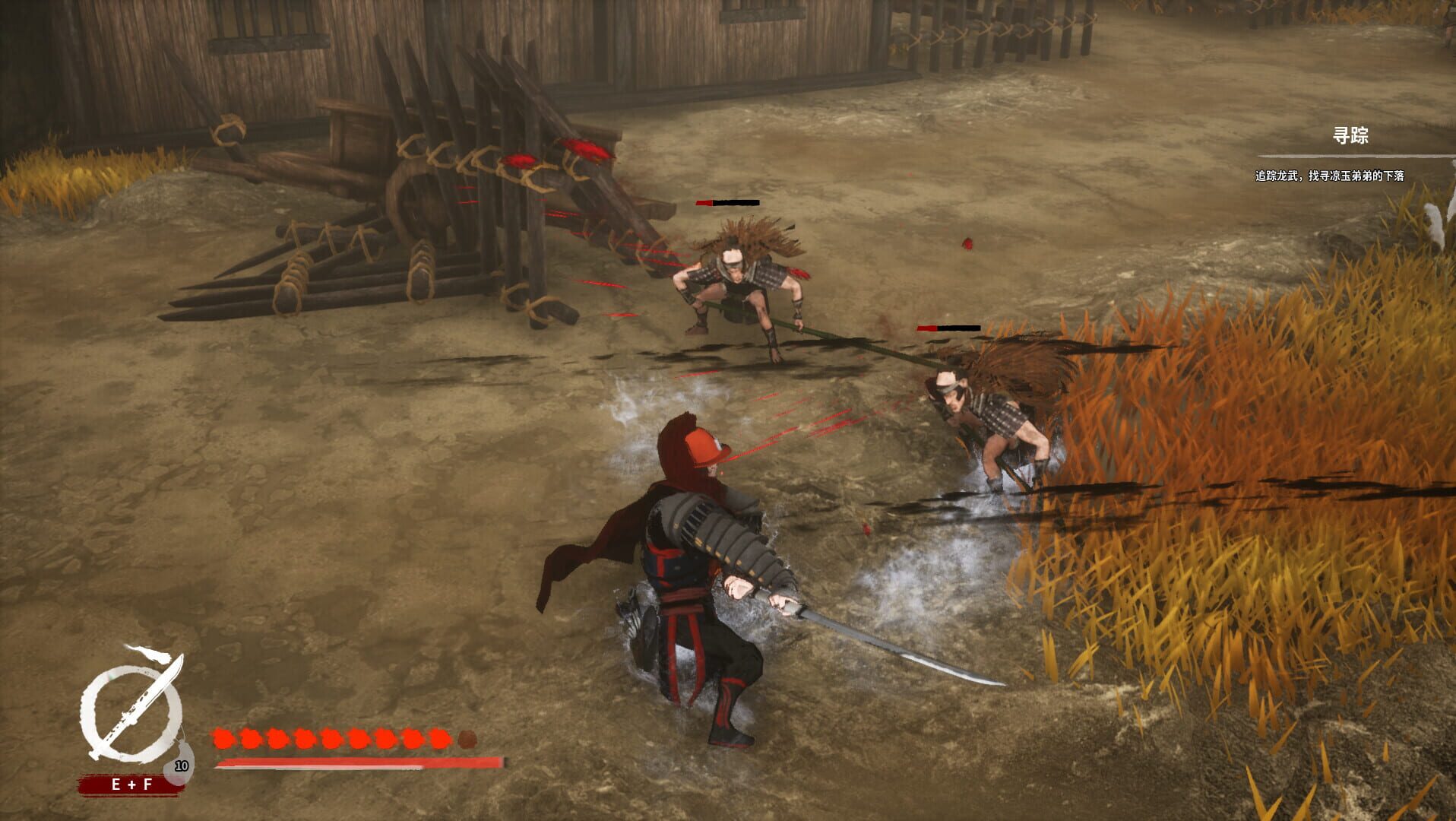
Task: Click the spear-wielding enemy's health bar
Action: (727, 204)
